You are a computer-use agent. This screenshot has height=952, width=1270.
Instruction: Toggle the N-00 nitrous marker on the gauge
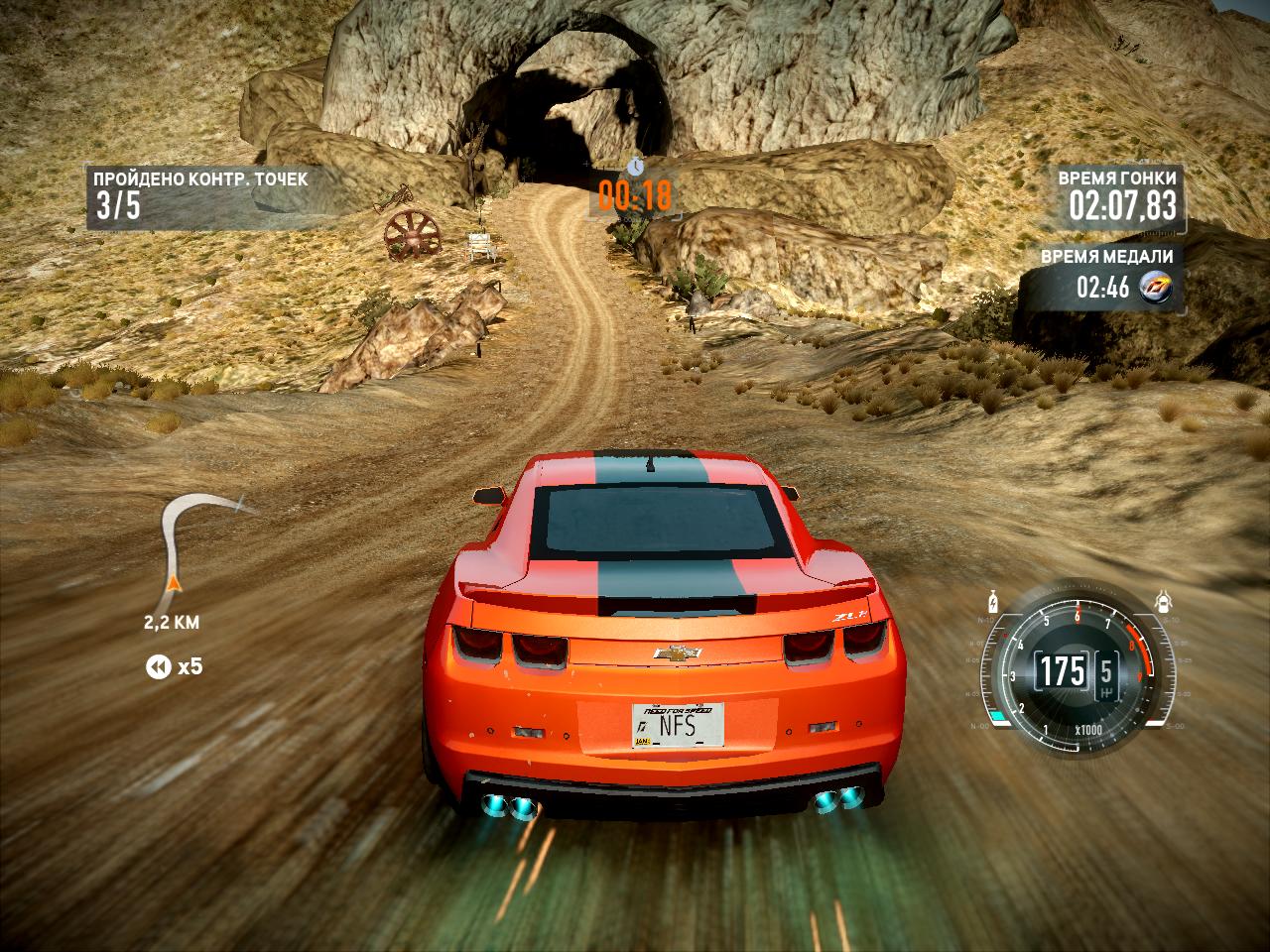[980, 724]
